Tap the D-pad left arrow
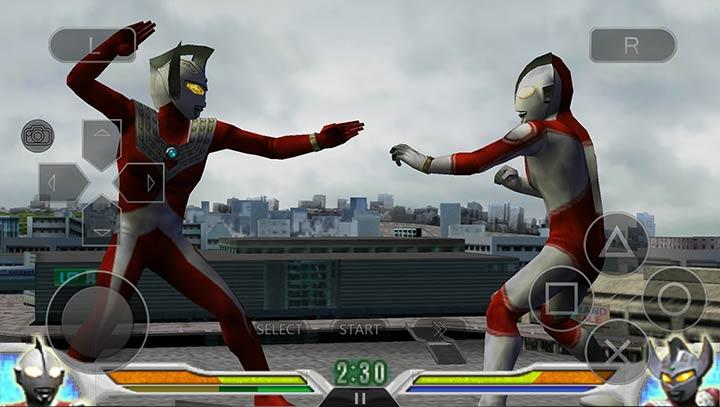The width and height of the screenshot is (720, 407). coord(60,182)
